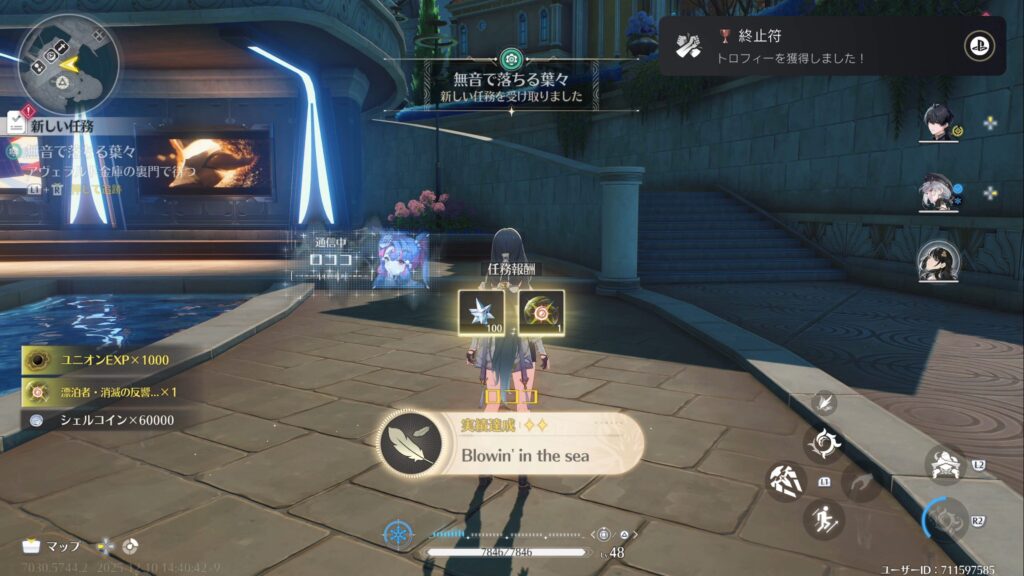Activate the running figure sprint button
Viewport: 1024px width, 576px height.
click(x=824, y=519)
